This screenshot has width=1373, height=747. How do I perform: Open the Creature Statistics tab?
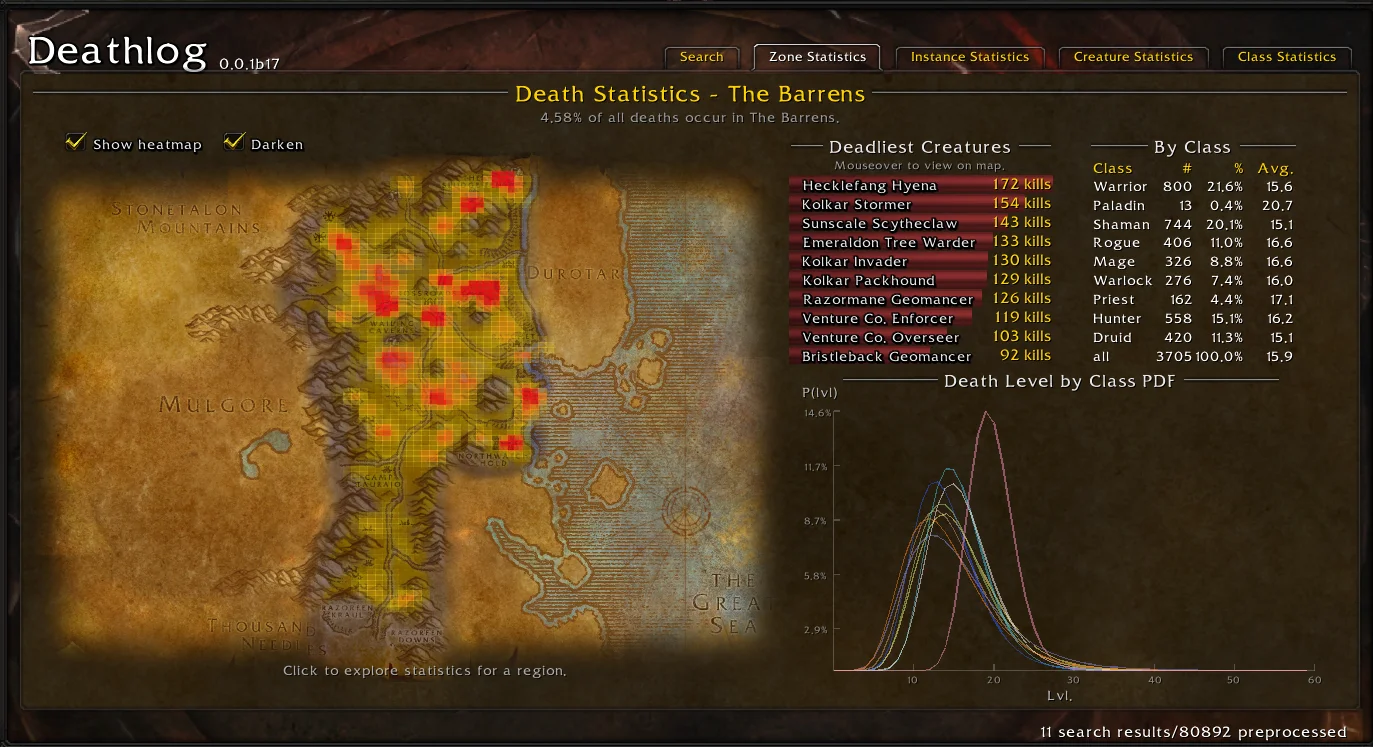[1132, 57]
